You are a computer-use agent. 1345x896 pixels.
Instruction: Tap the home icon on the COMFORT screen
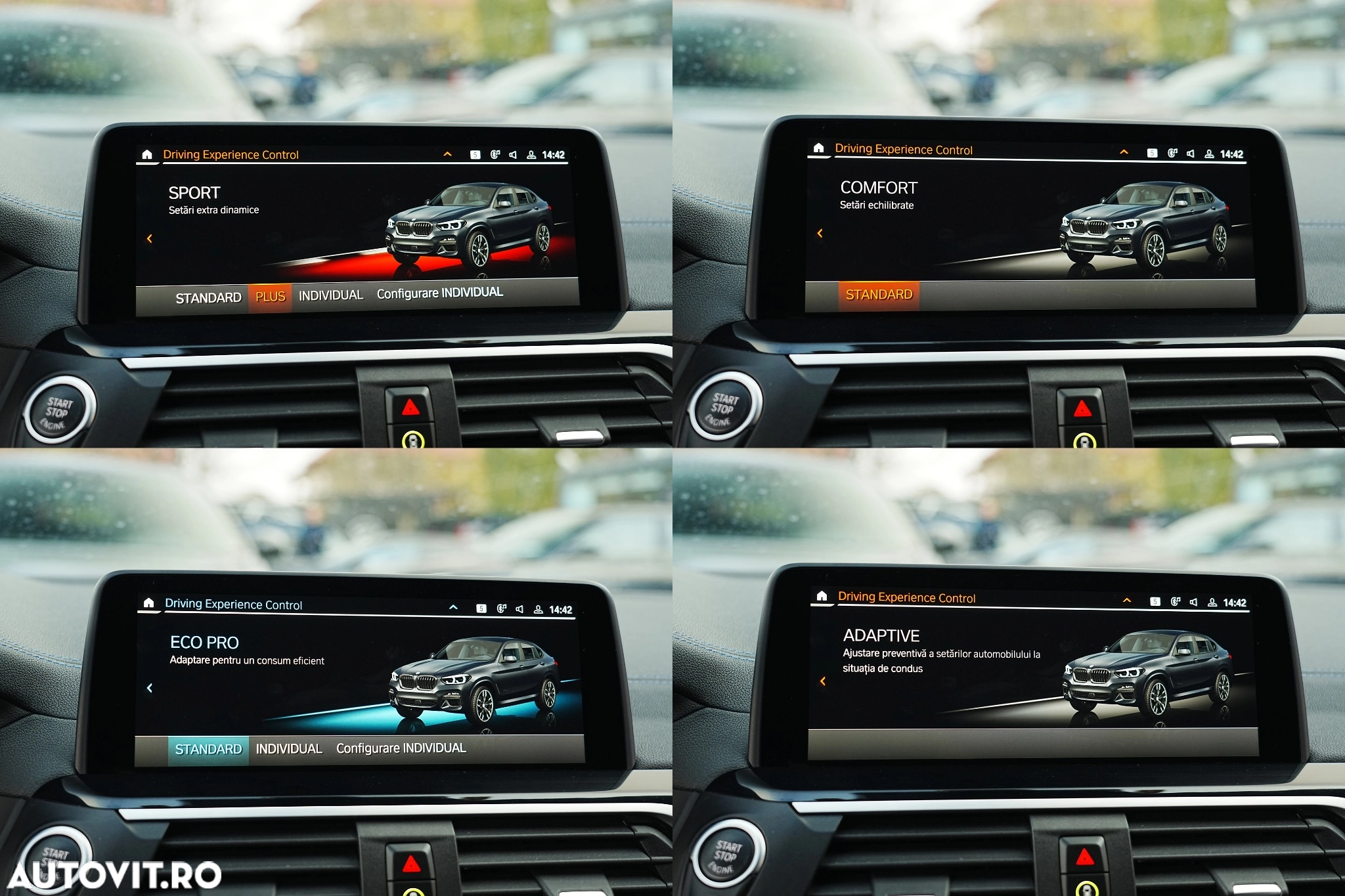[x=818, y=148]
